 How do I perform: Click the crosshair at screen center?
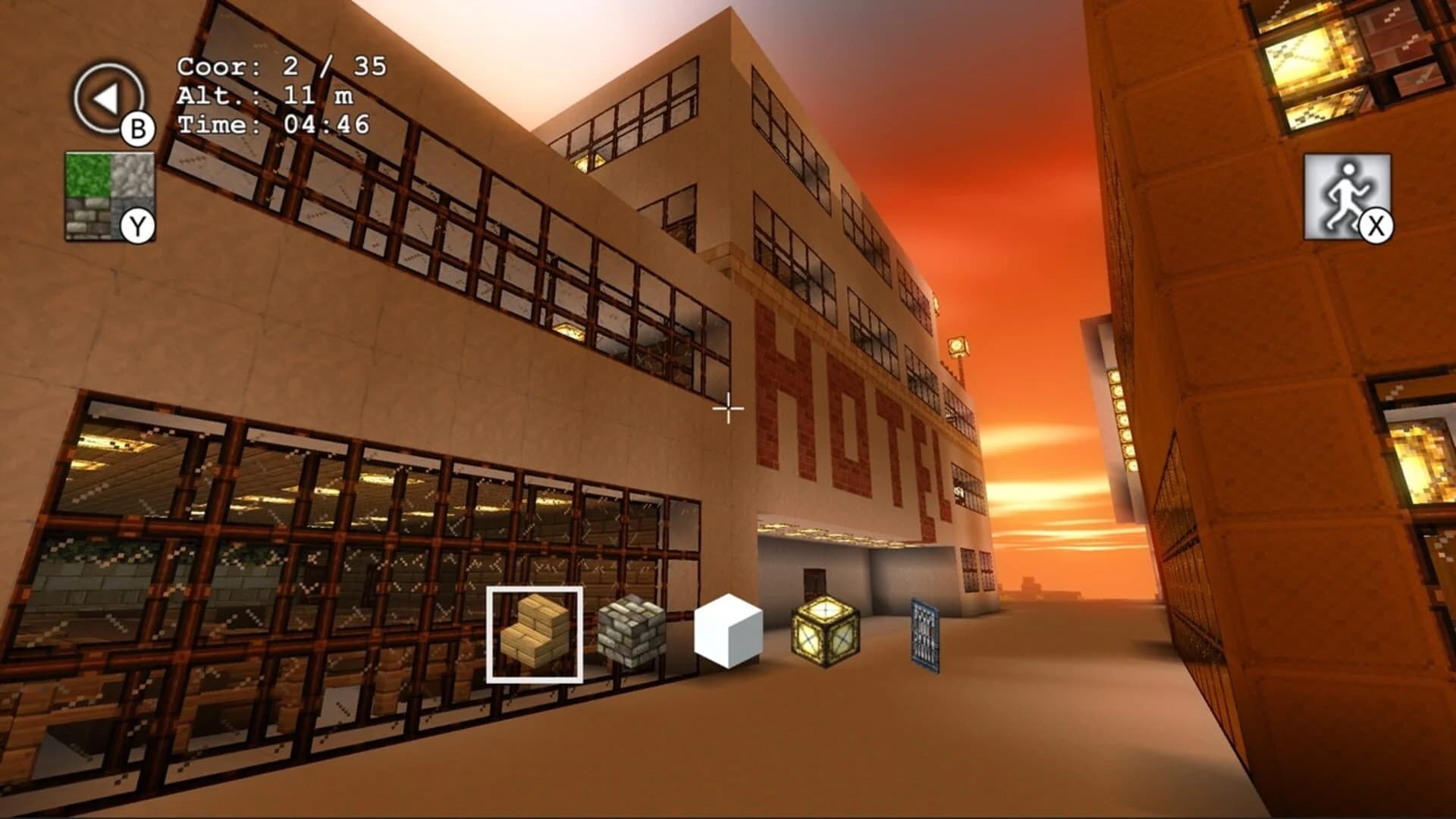pos(727,409)
